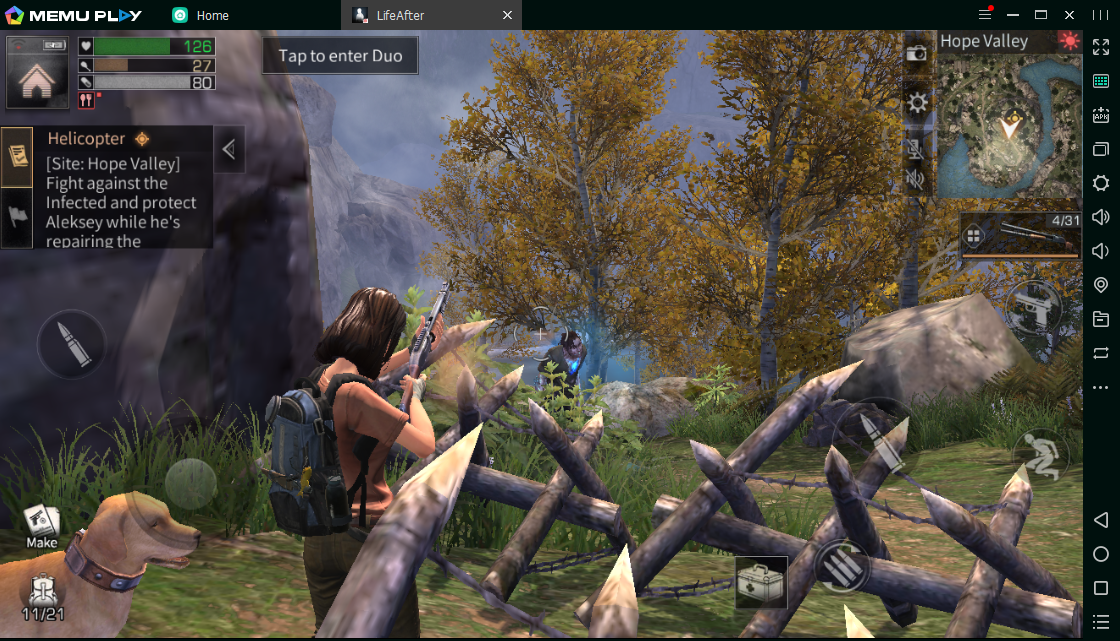Tap the left bullet fire button

[71, 343]
